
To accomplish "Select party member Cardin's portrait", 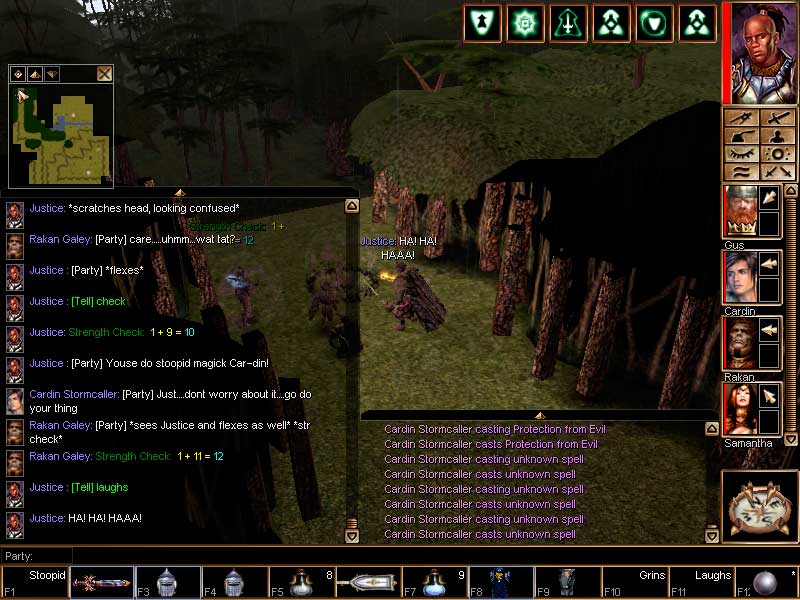I will click(x=740, y=277).
